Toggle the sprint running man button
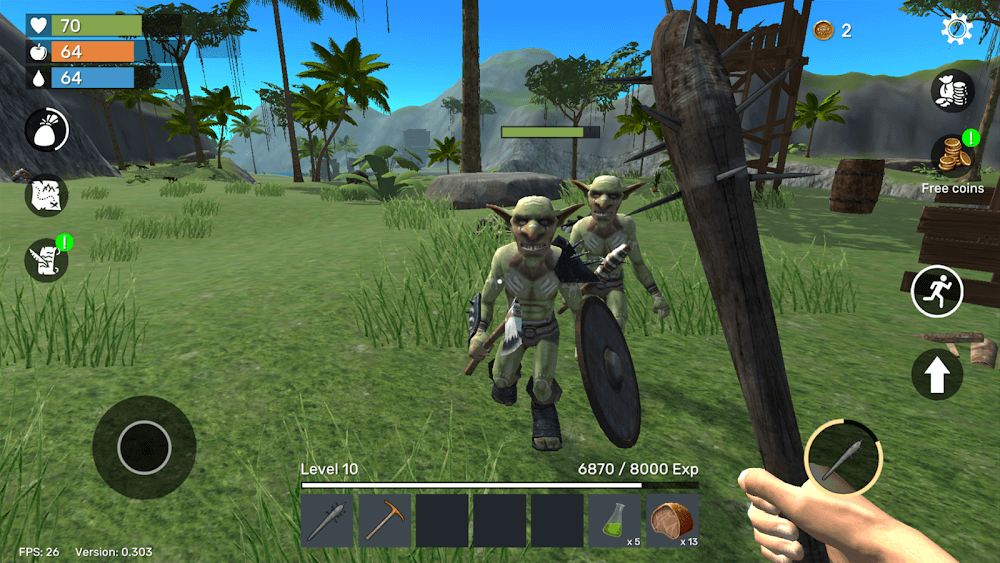Viewport: 1000px width, 563px height. 937,291
